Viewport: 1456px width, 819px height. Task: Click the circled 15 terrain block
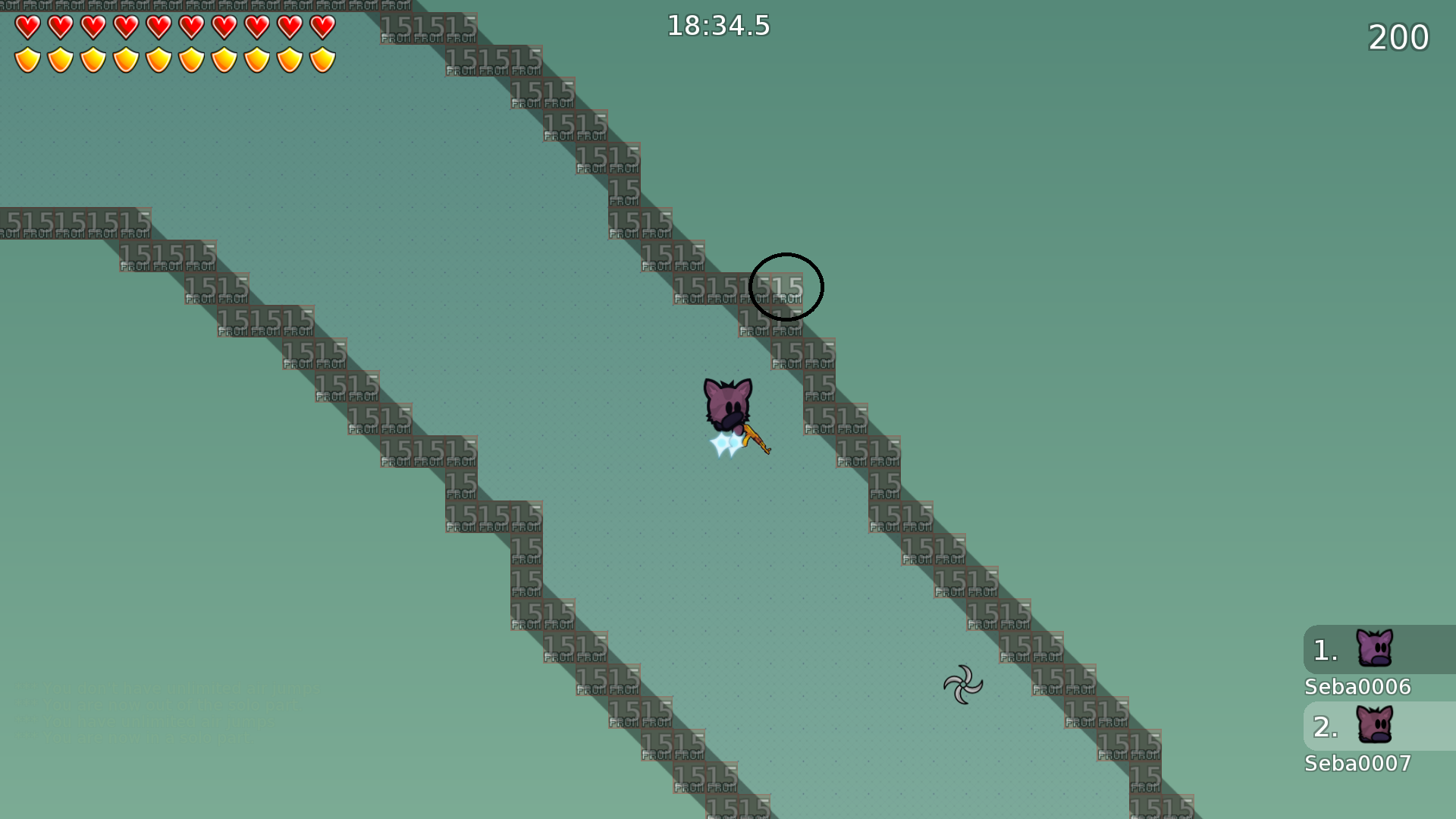coord(786,287)
